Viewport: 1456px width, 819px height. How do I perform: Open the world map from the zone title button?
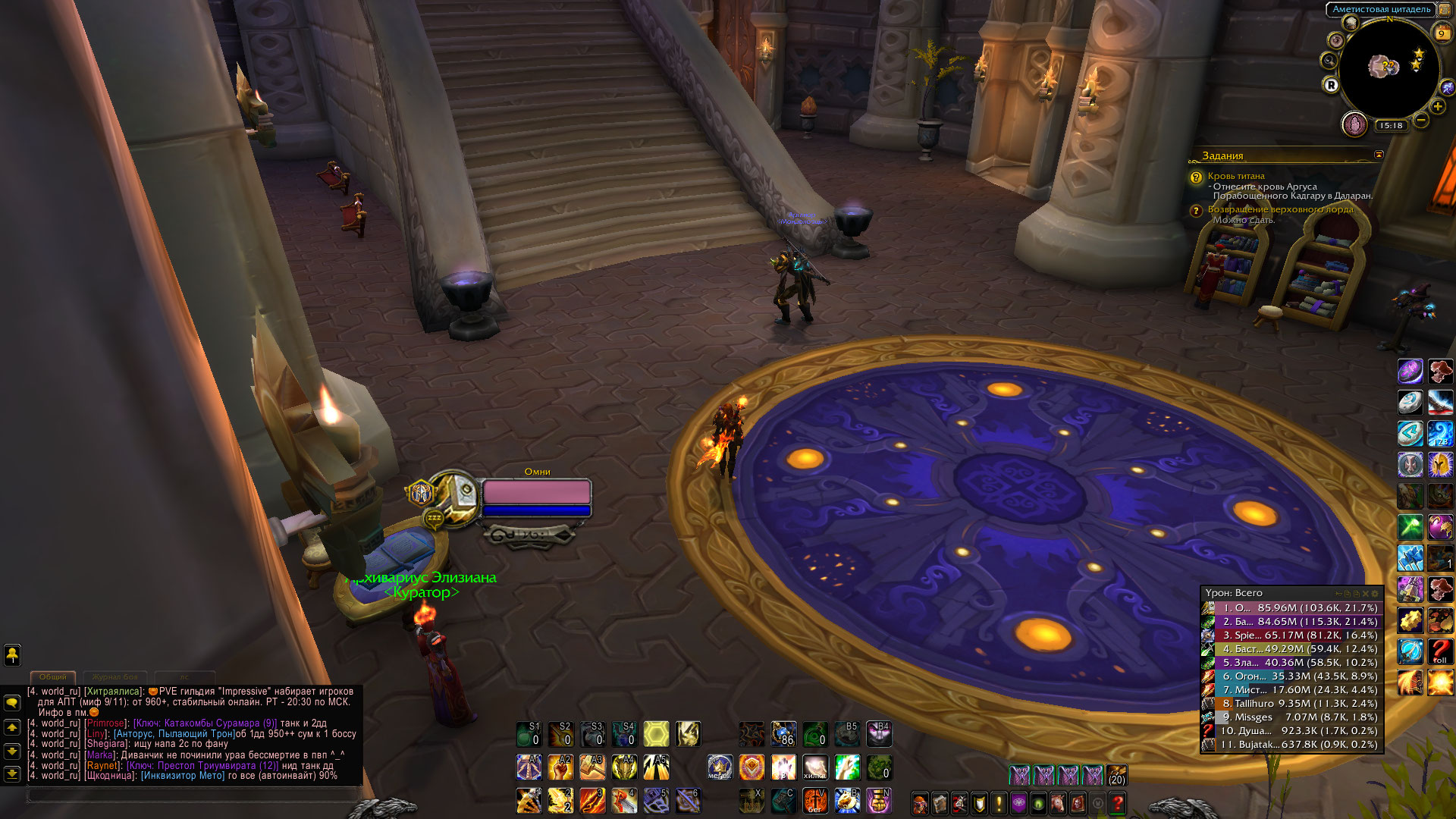(x=1382, y=9)
